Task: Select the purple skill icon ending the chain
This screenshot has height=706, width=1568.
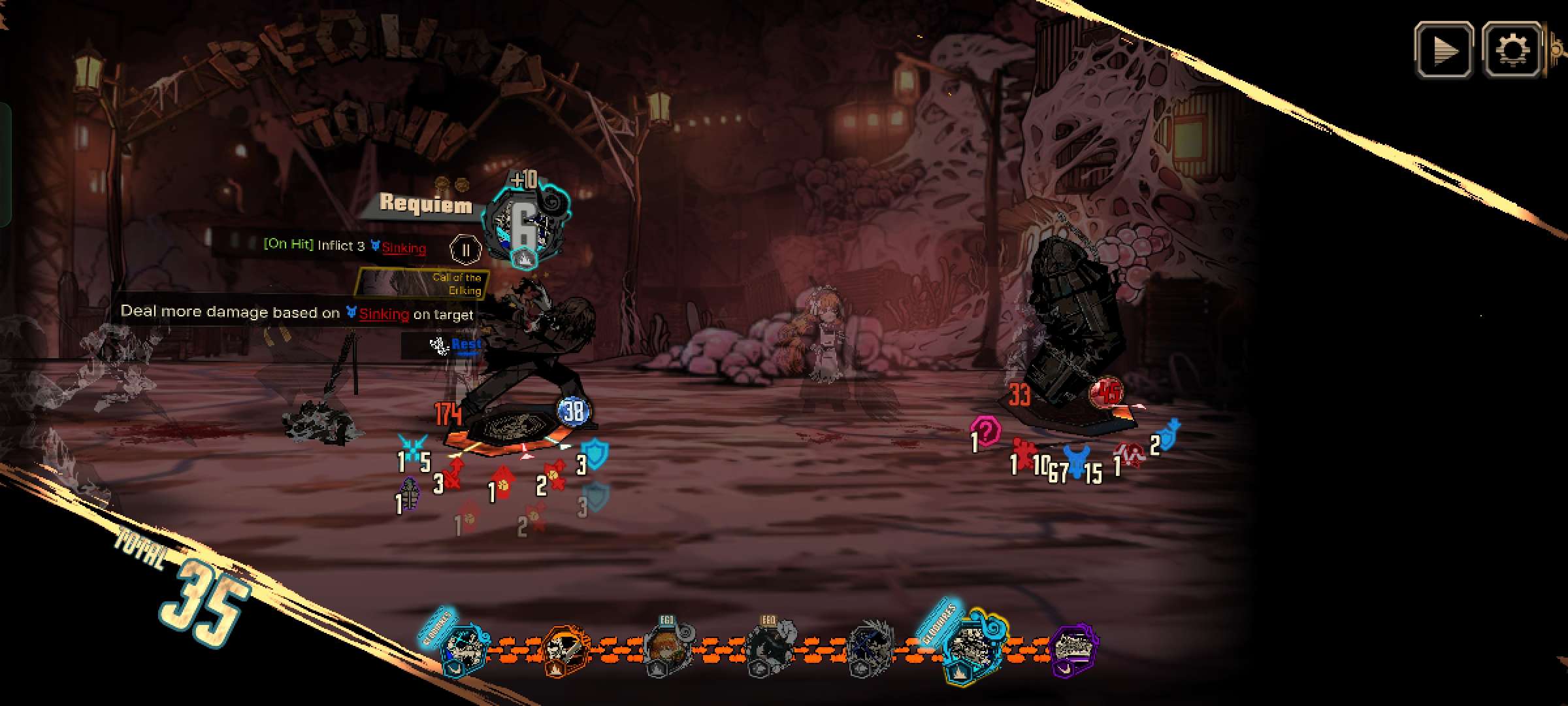Action: [x=1075, y=648]
